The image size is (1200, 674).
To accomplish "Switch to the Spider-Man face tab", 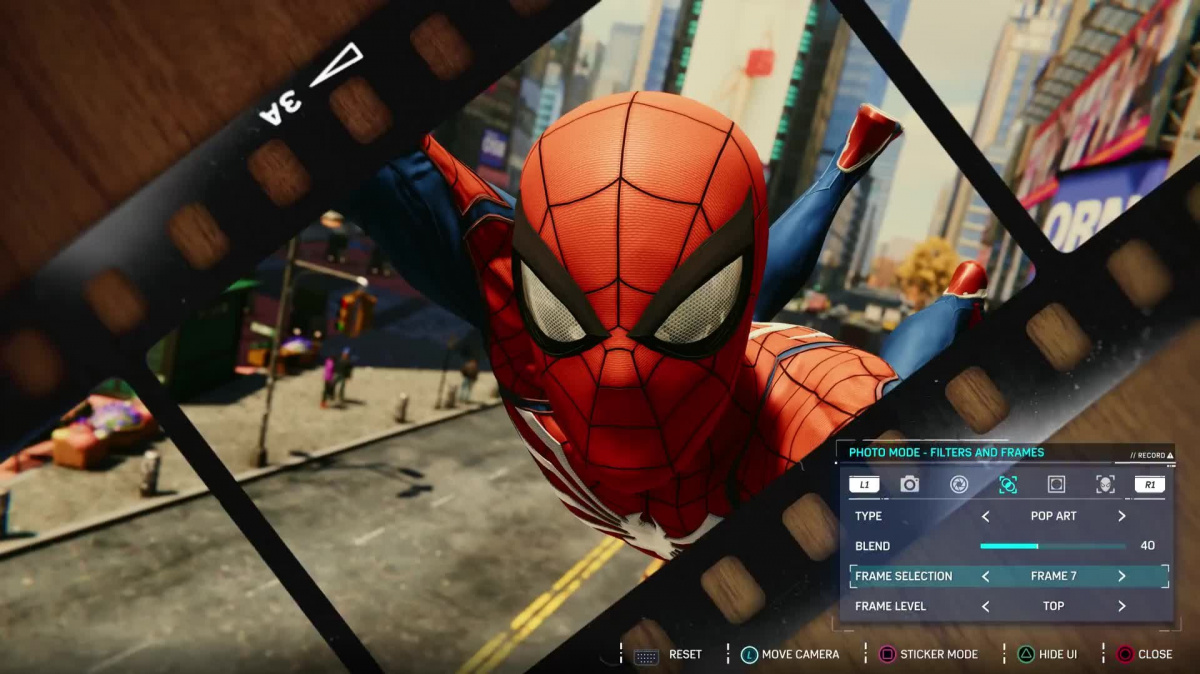I will point(1104,485).
